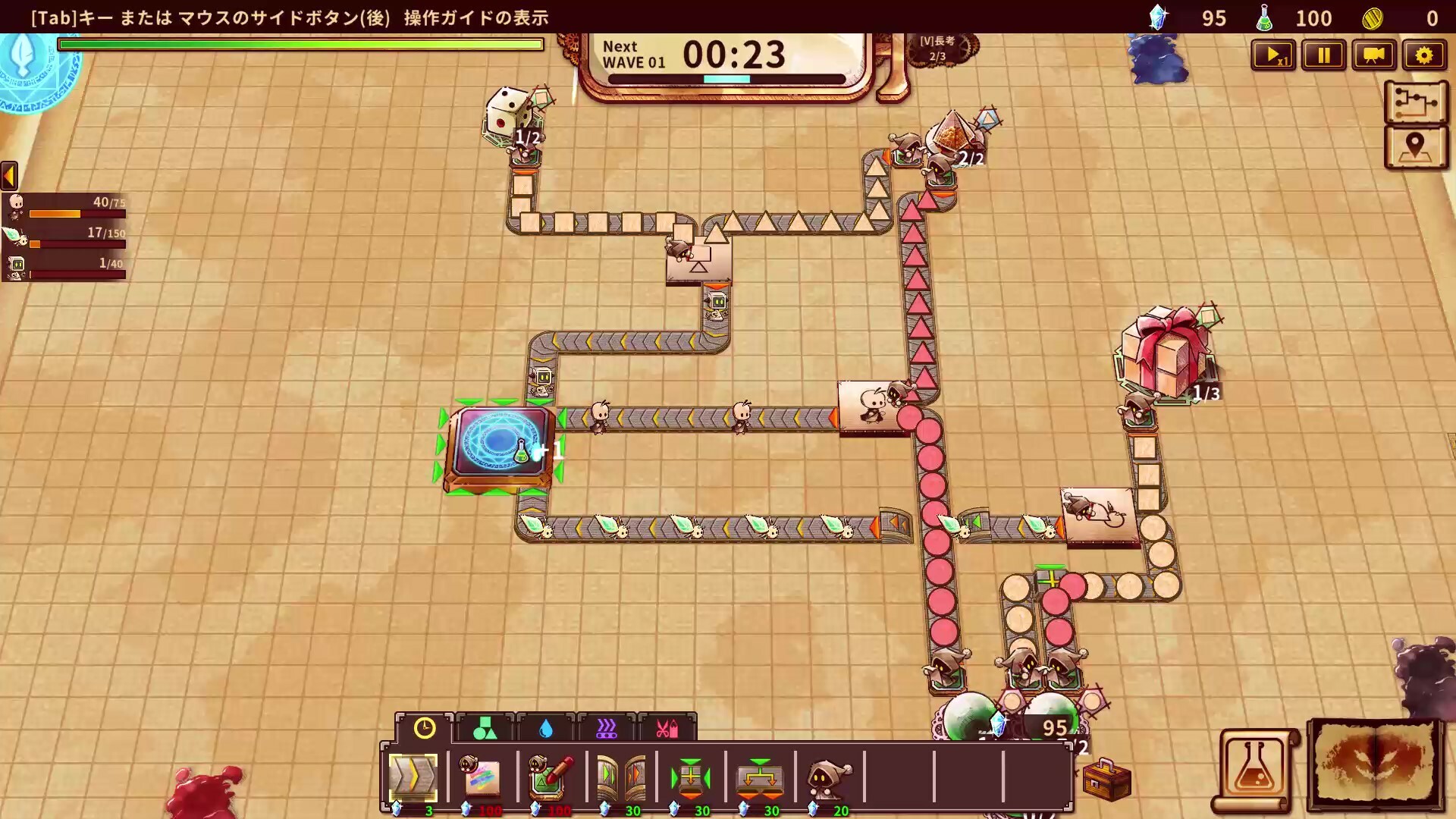Screen dimensions: 1456x819
Task: Open the settings gear menu
Action: point(1425,55)
